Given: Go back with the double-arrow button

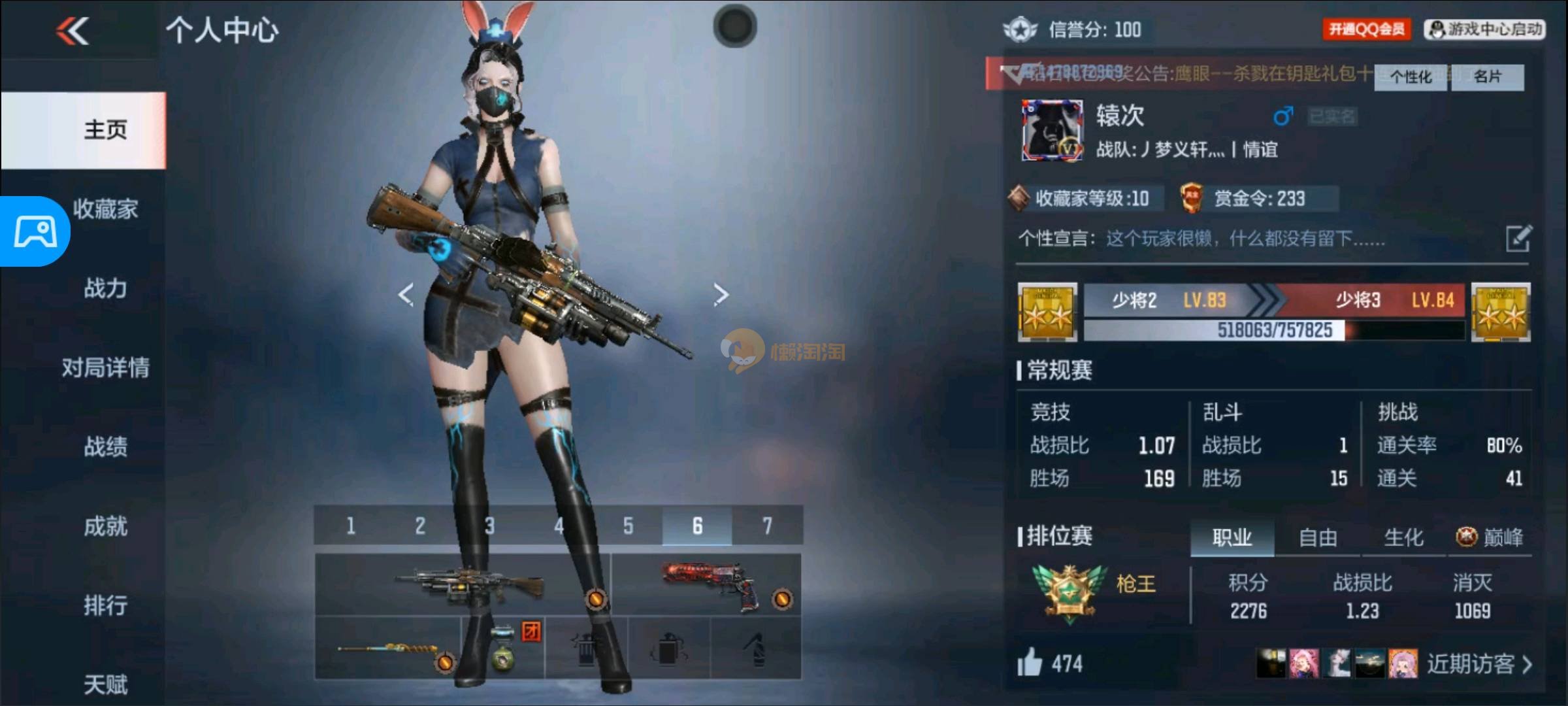Looking at the screenshot, I should [x=72, y=31].
